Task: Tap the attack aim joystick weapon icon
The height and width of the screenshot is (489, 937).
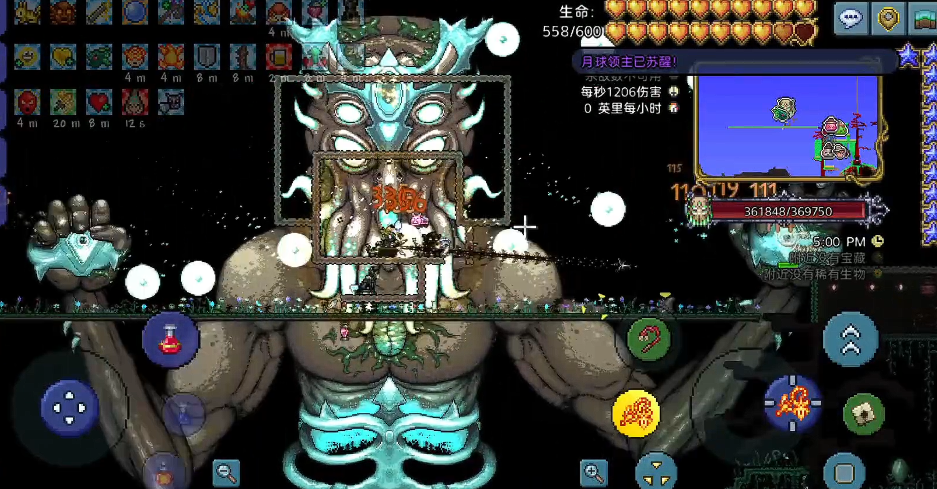Action: (793, 403)
